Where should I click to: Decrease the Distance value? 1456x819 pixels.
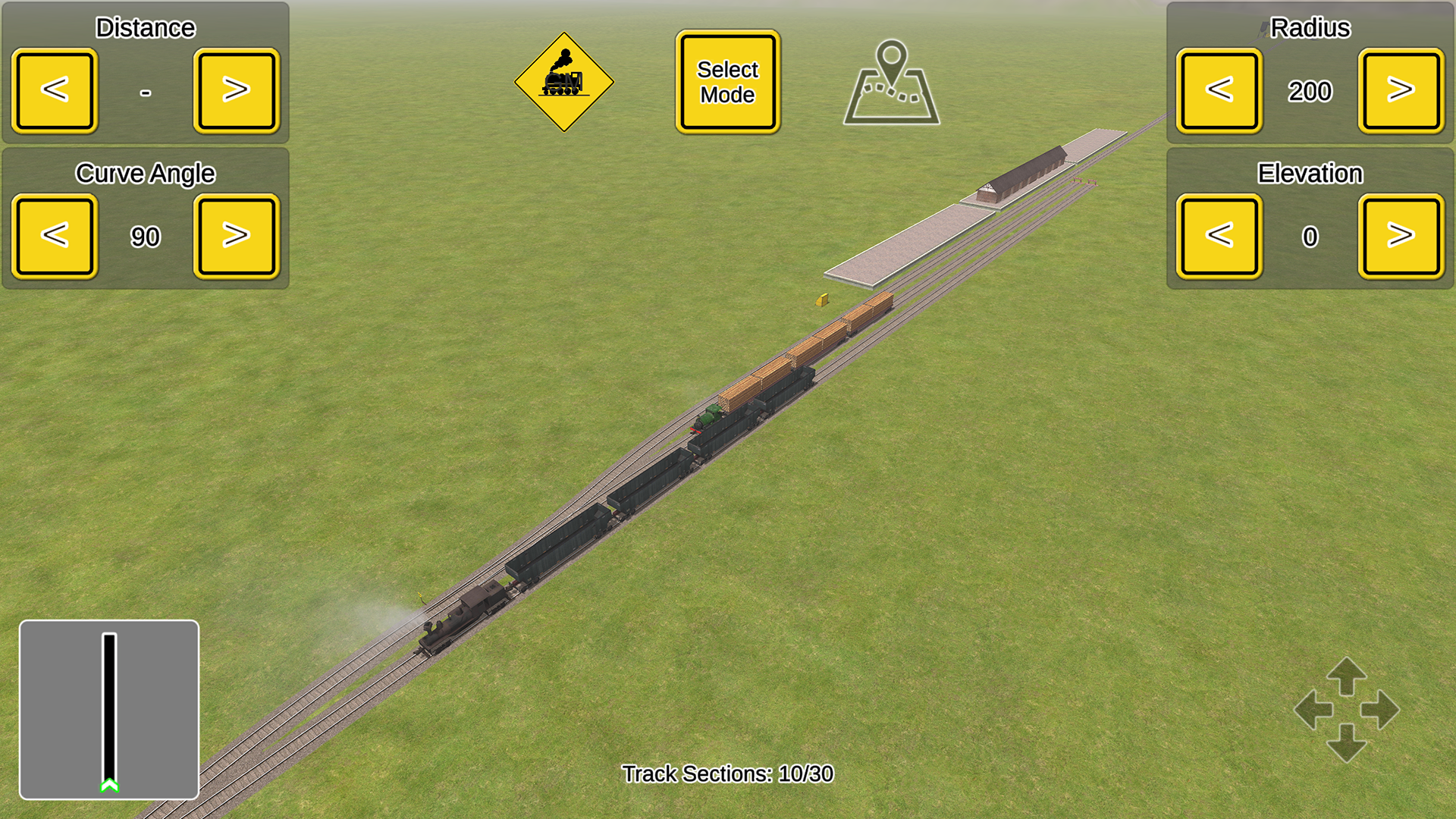54,90
